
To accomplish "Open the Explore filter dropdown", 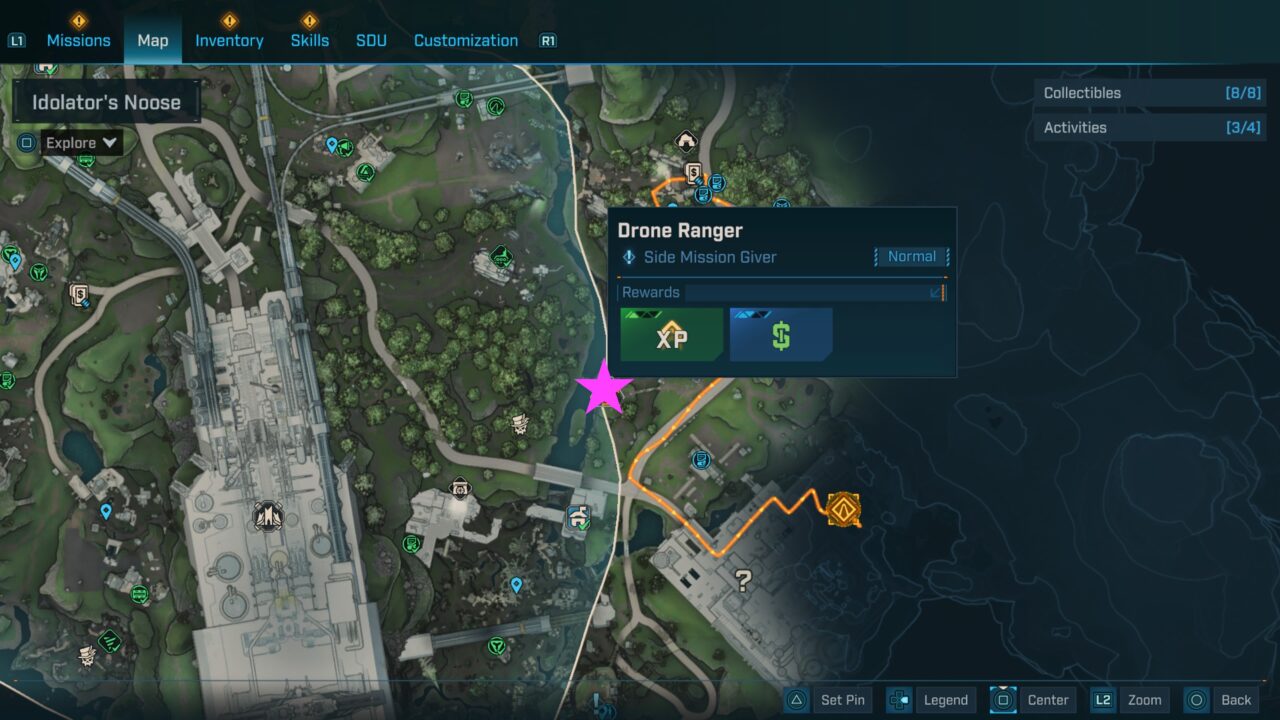I will pyautogui.click(x=80, y=142).
